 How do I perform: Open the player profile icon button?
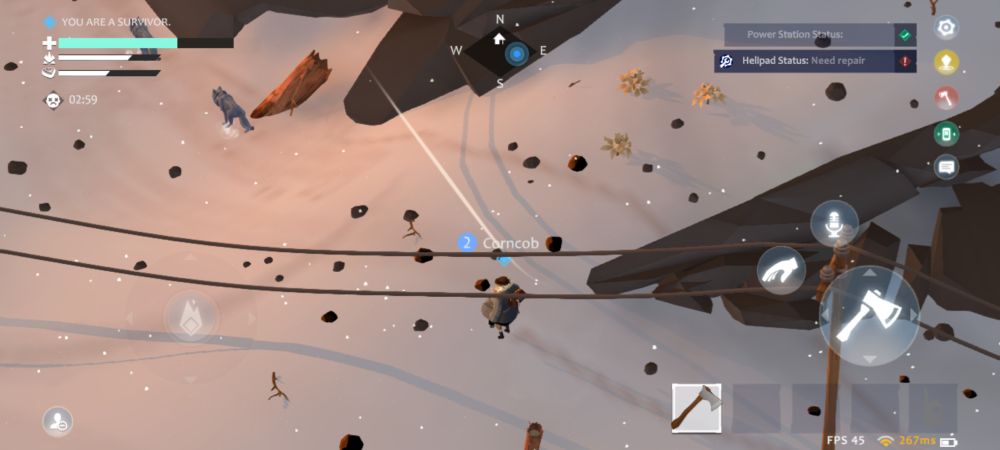pos(57,422)
